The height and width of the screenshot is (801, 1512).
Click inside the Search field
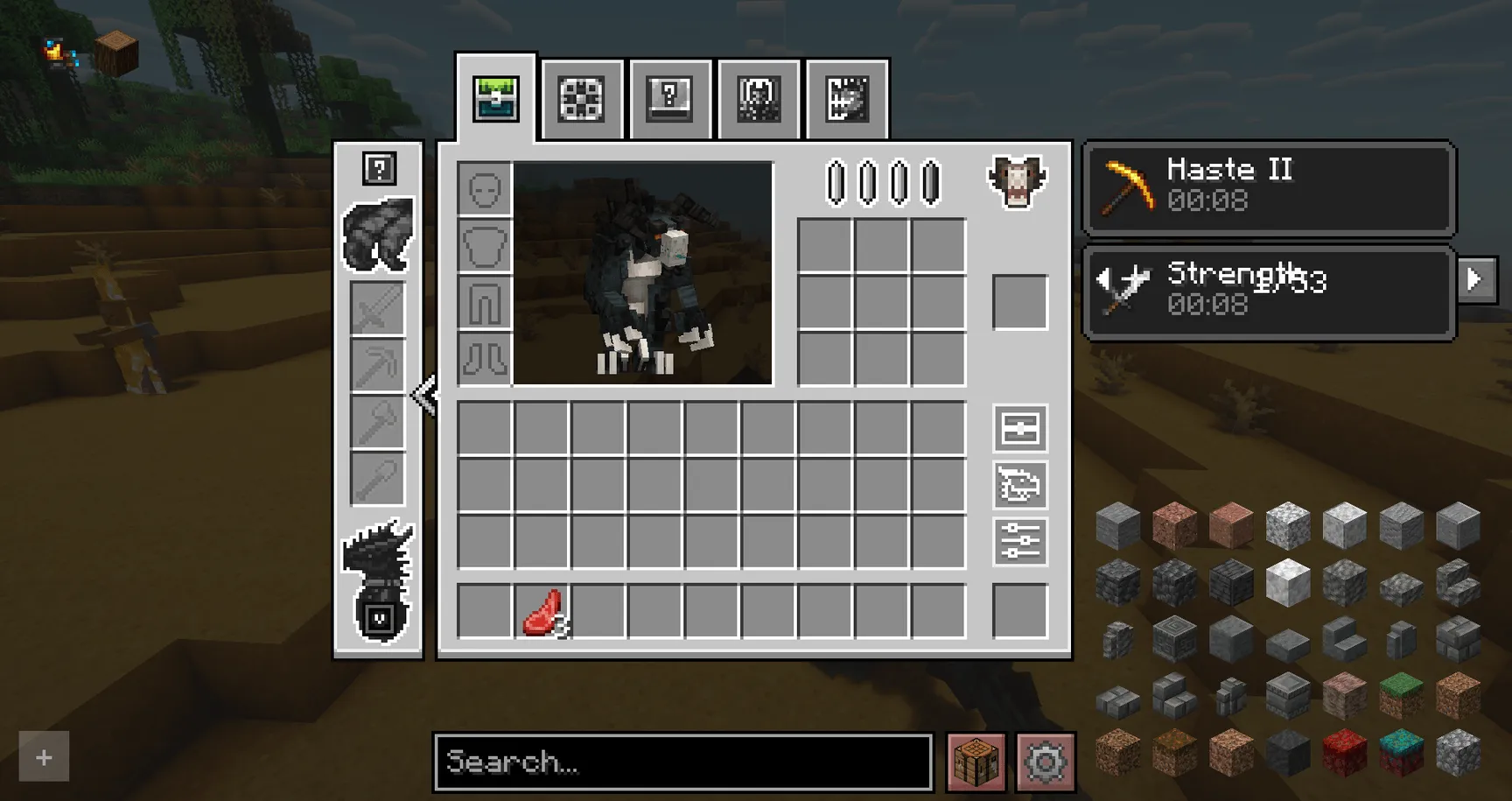click(x=682, y=762)
